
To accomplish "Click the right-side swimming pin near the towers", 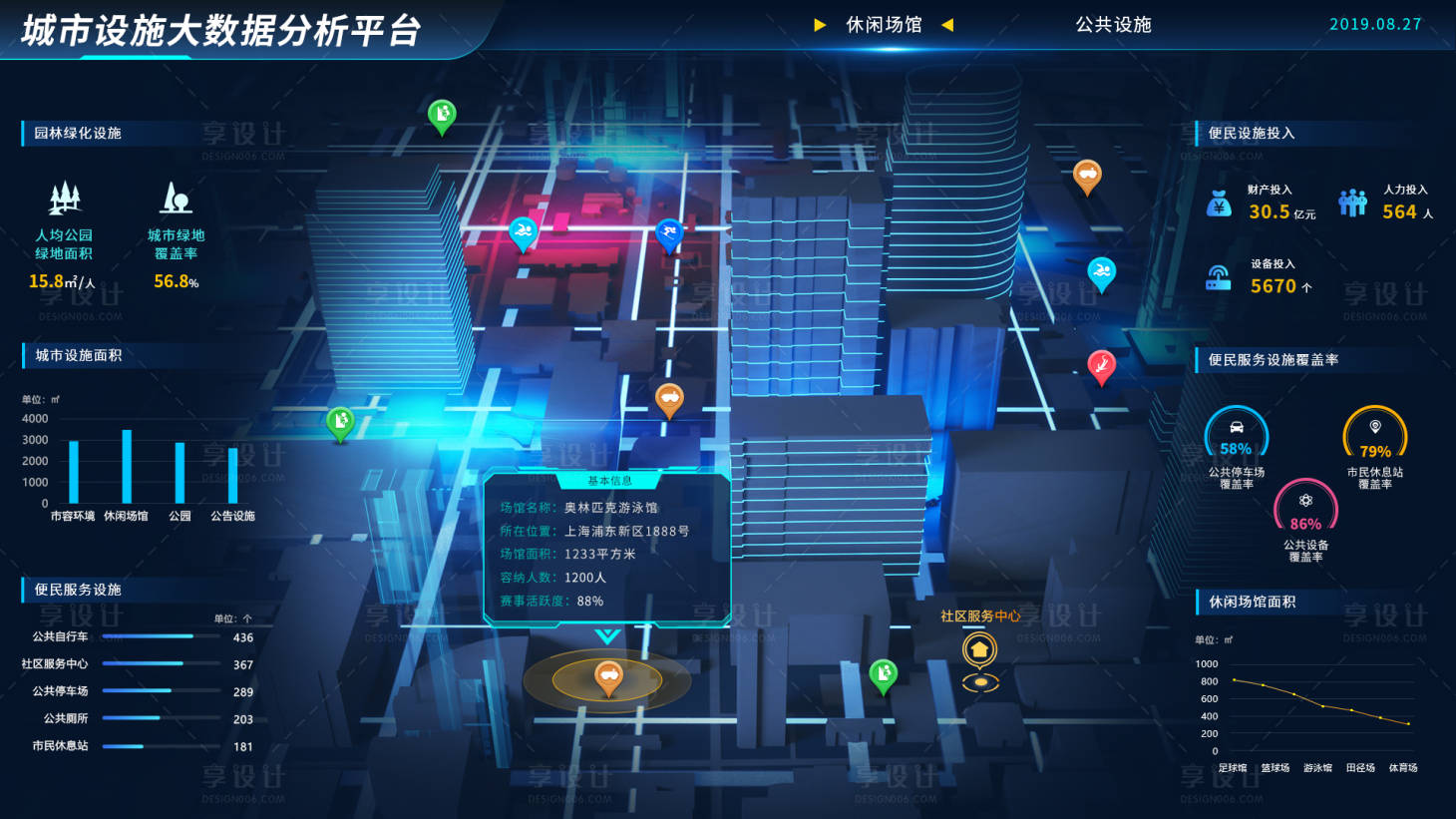I will pos(1101,271).
